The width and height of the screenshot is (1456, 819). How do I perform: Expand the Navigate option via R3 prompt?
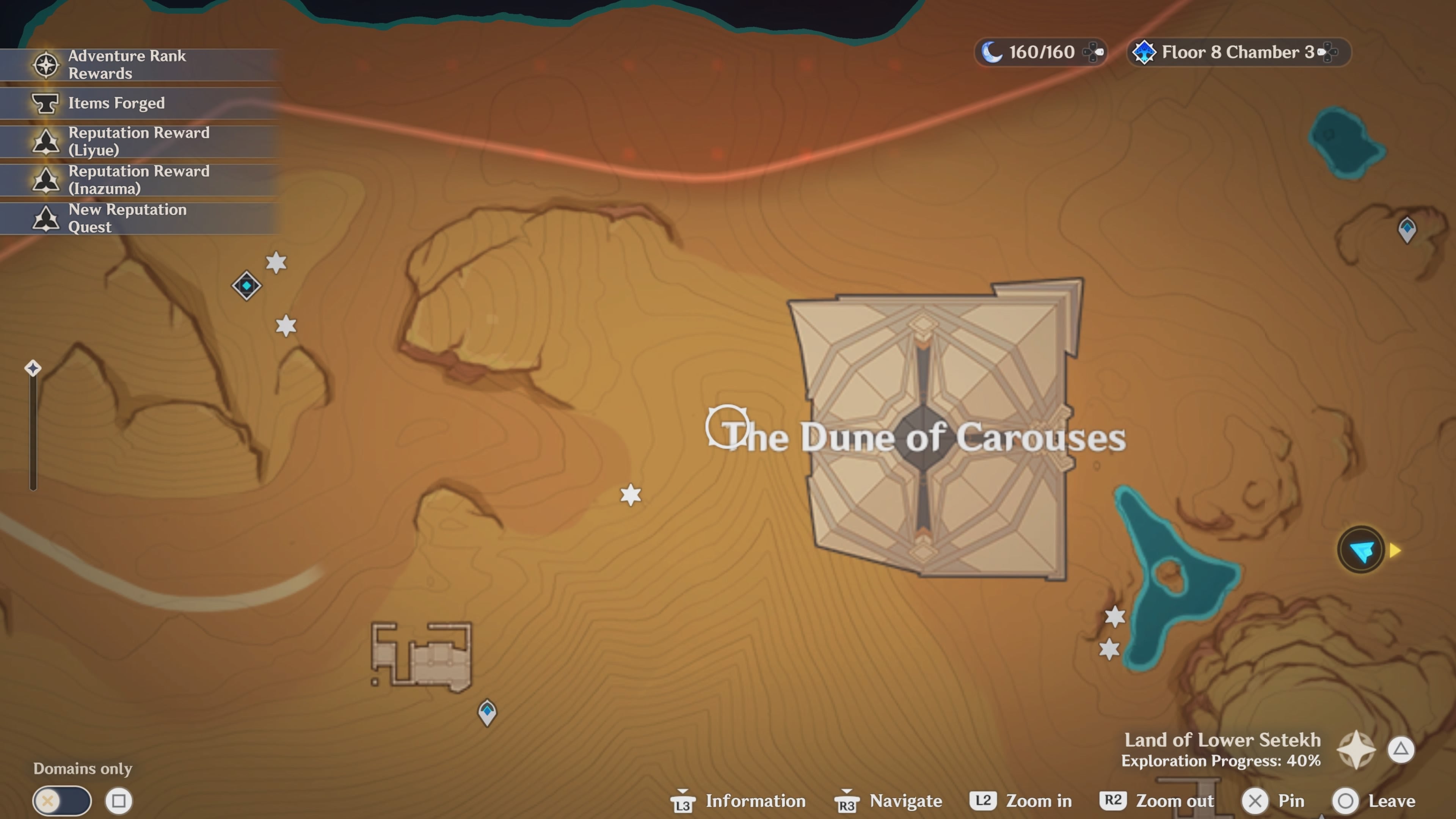[887, 801]
